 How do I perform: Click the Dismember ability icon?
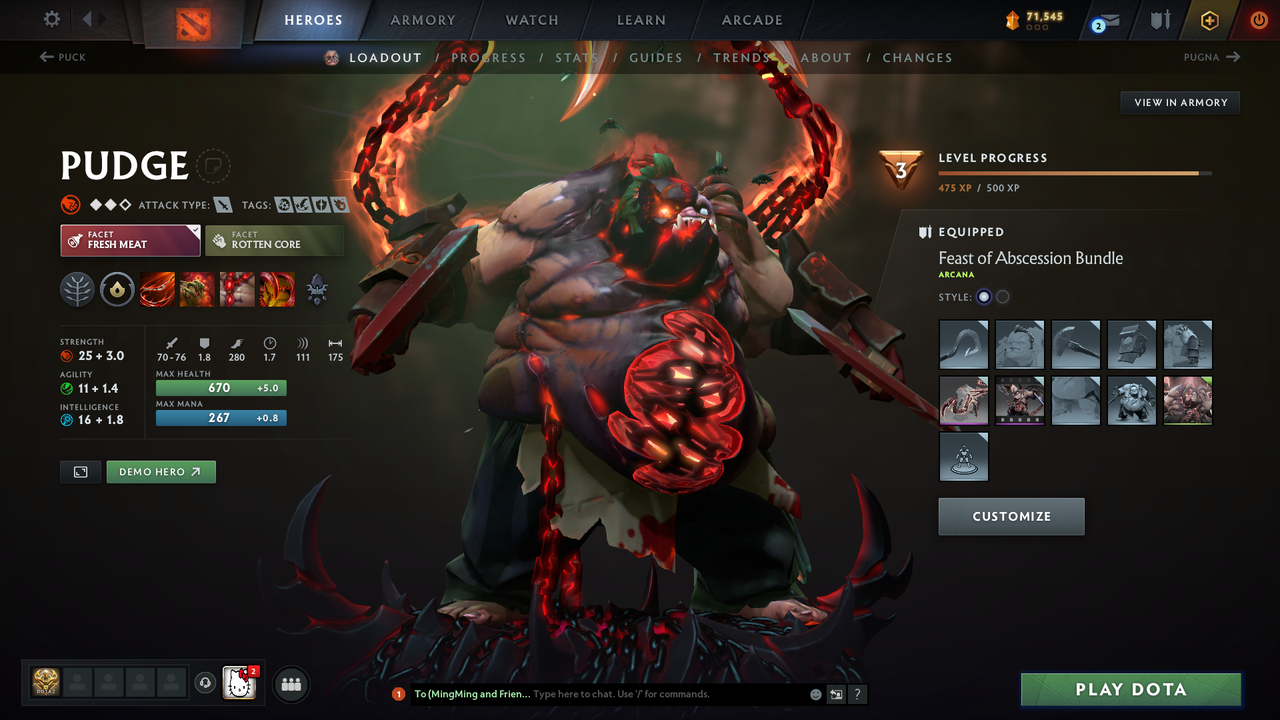point(277,290)
